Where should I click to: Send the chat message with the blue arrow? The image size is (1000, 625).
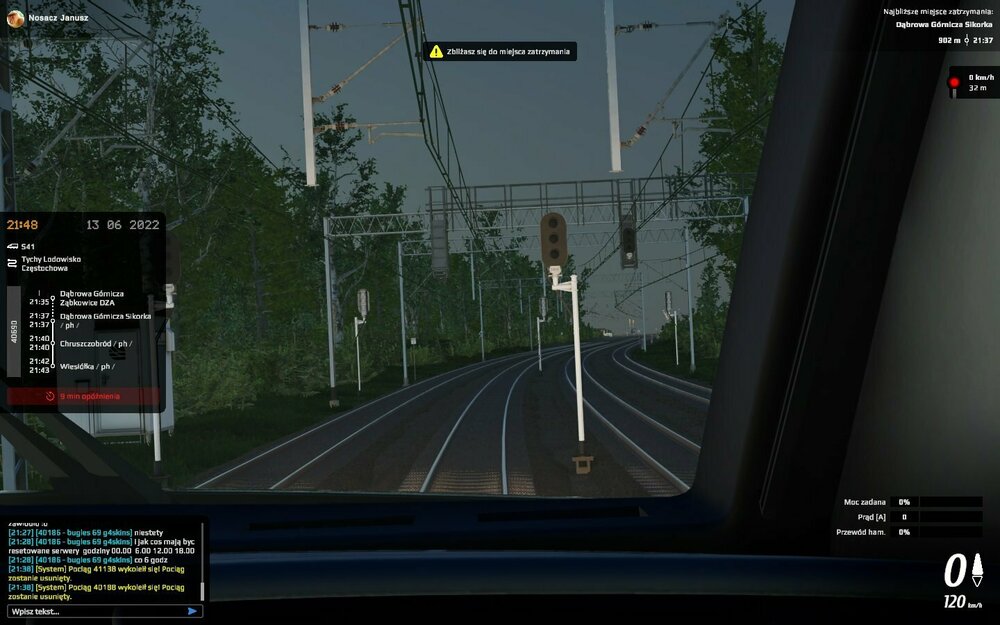192,611
